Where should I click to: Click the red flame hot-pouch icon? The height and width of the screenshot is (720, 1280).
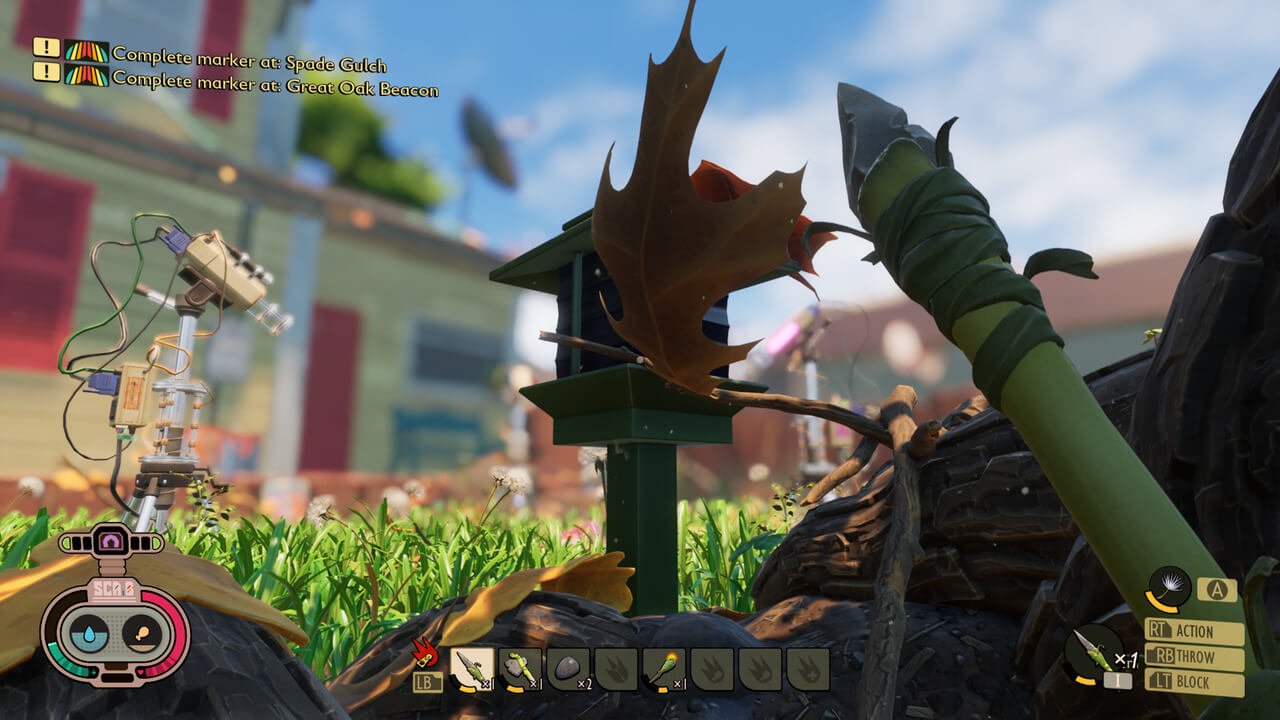426,652
